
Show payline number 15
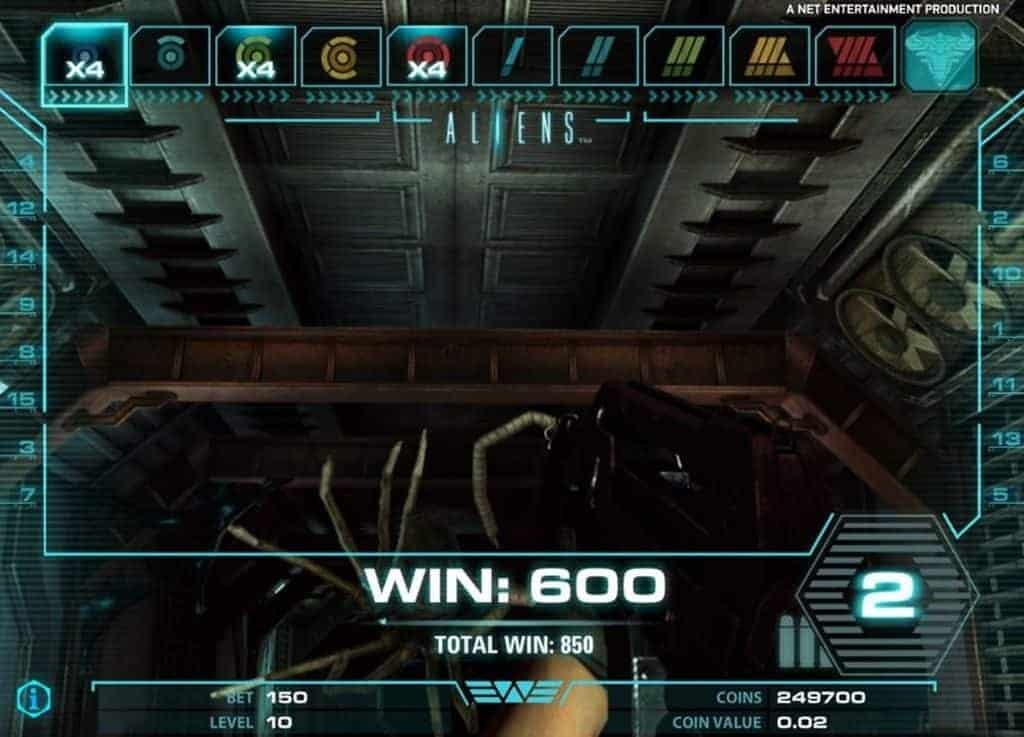coord(22,399)
